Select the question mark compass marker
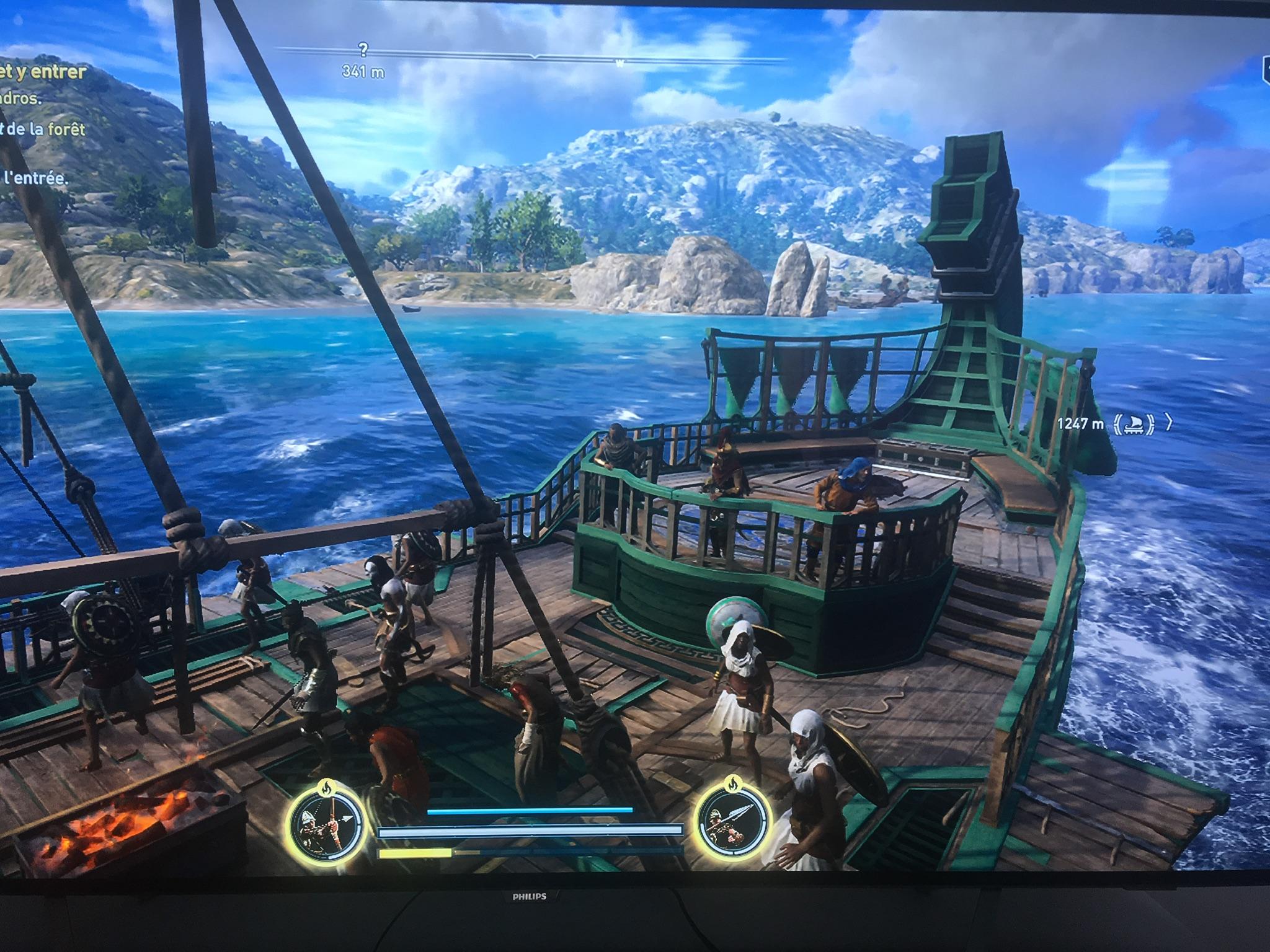 pos(363,50)
